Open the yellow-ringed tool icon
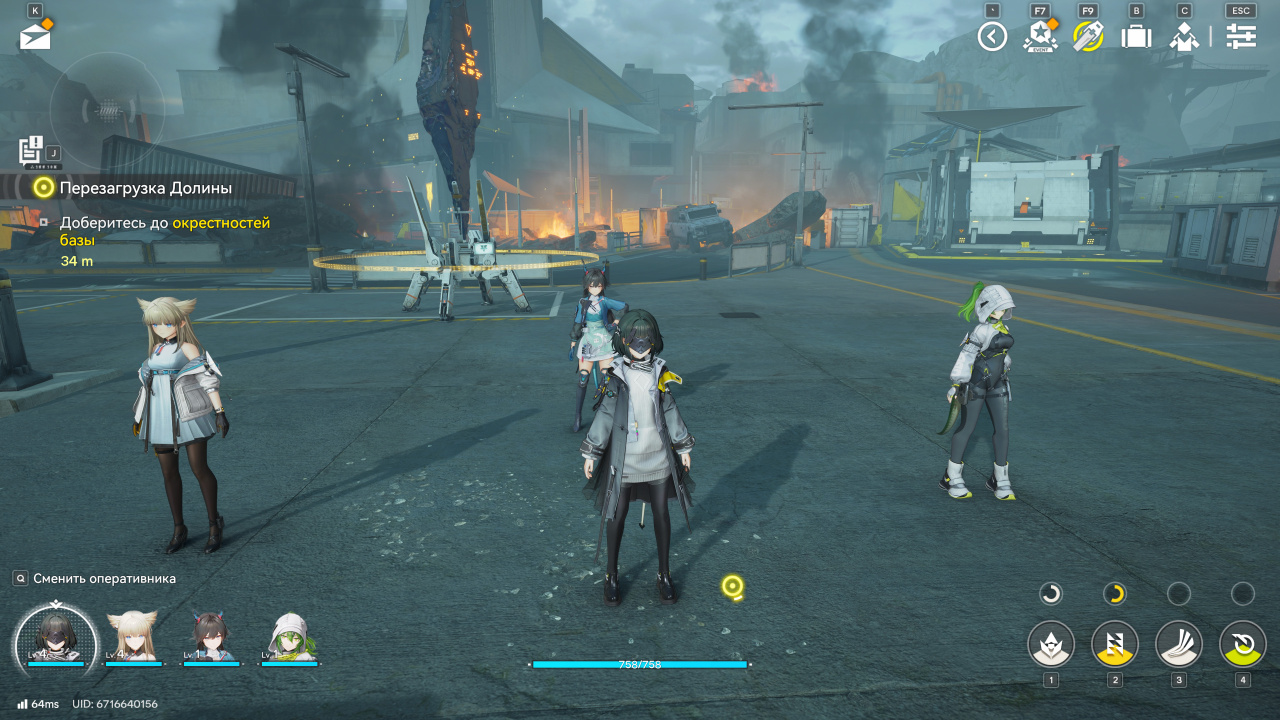 click(x=1088, y=37)
